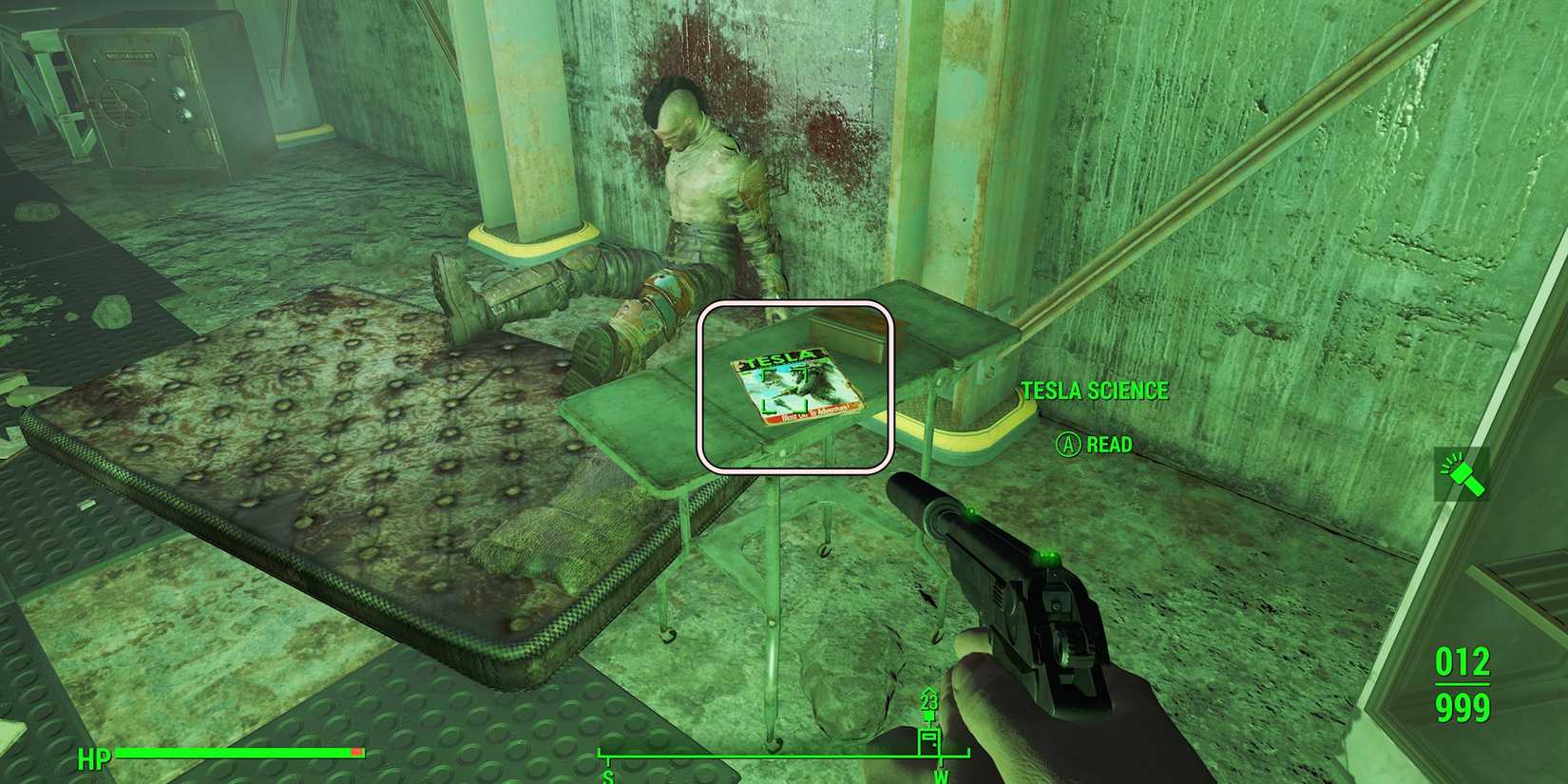The width and height of the screenshot is (1568, 784).
Task: Click the door marker on the compass
Action: coord(929,741)
